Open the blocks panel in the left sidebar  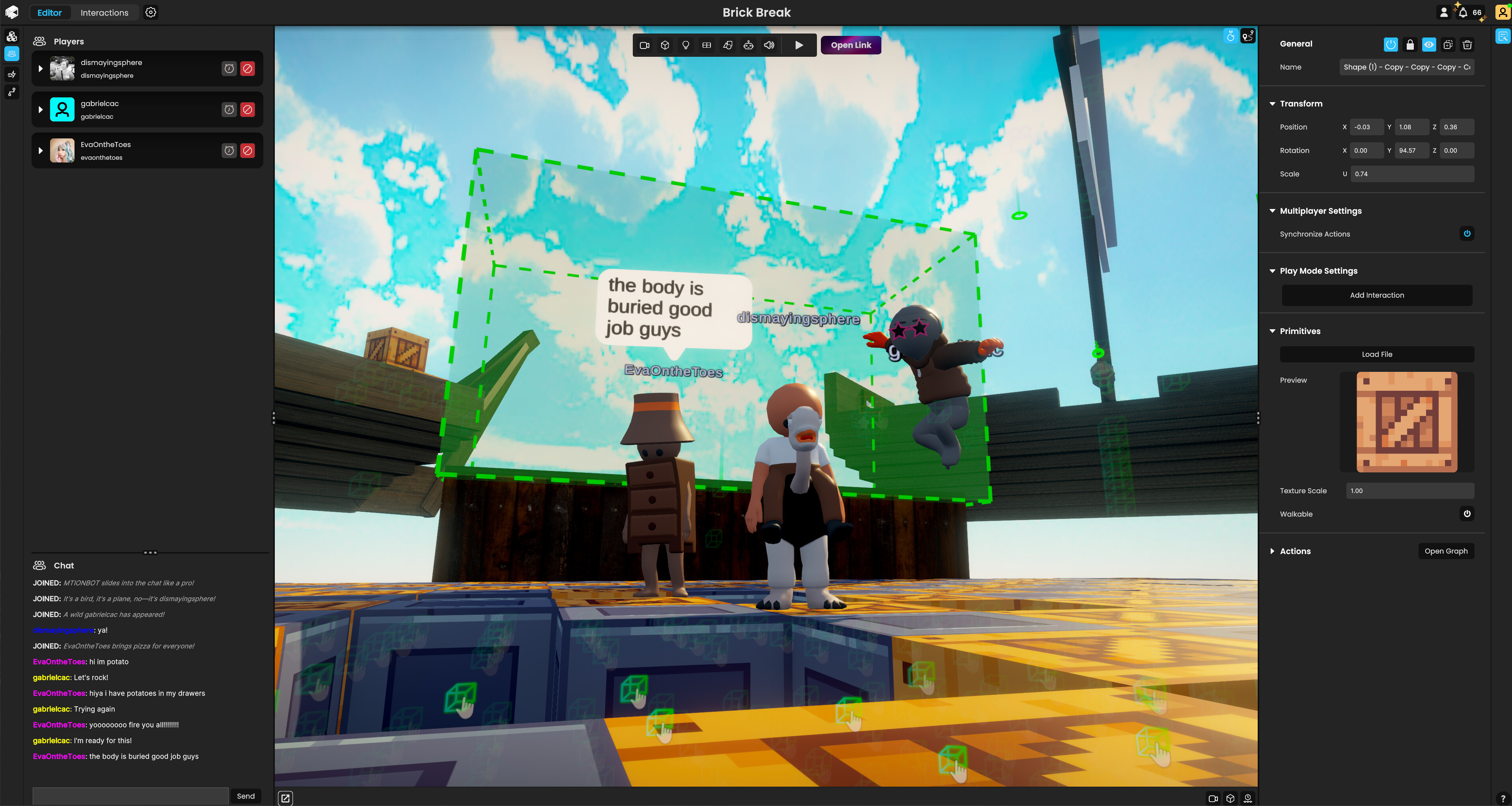pos(12,36)
